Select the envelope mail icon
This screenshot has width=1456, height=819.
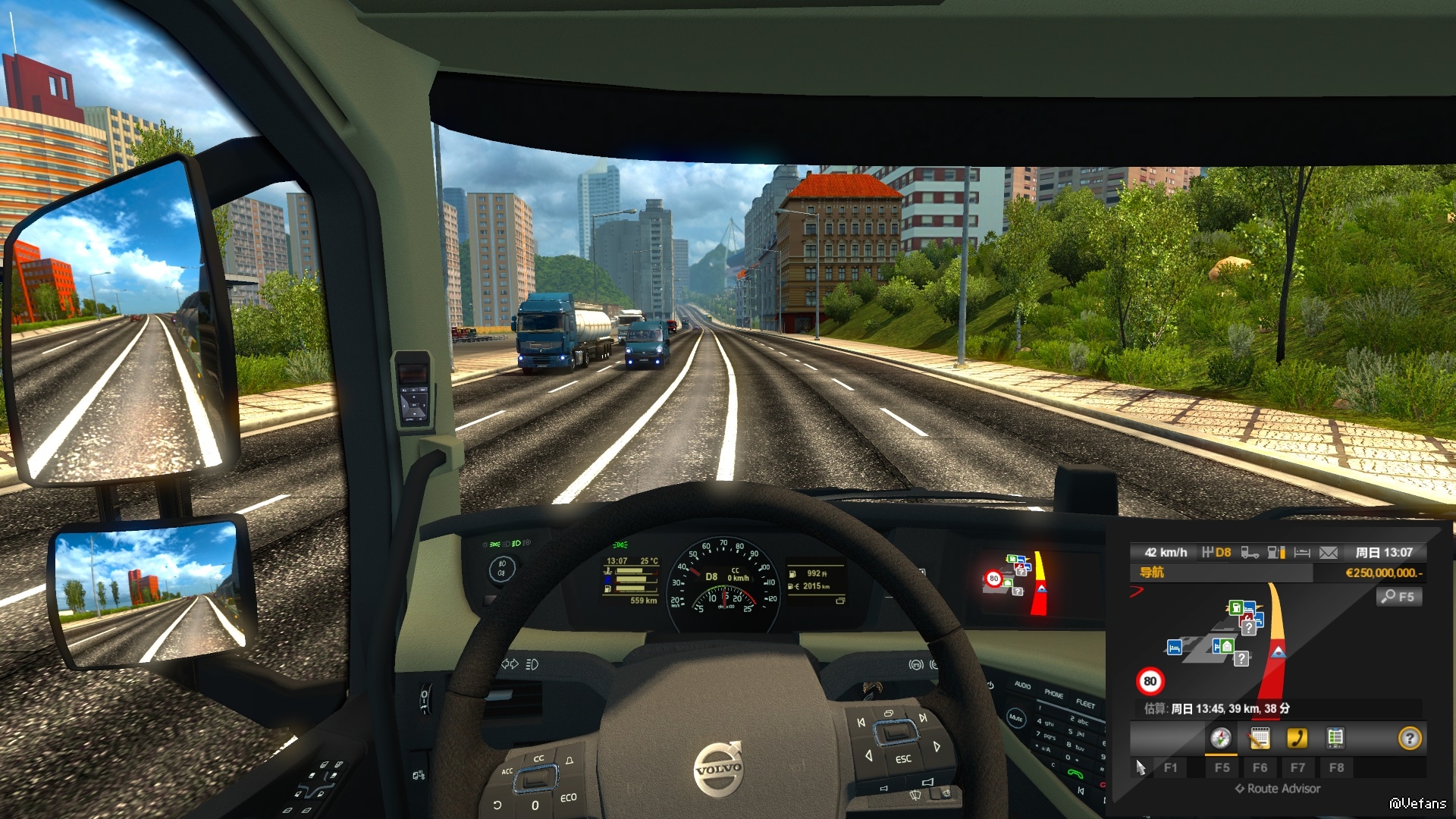tap(1329, 553)
